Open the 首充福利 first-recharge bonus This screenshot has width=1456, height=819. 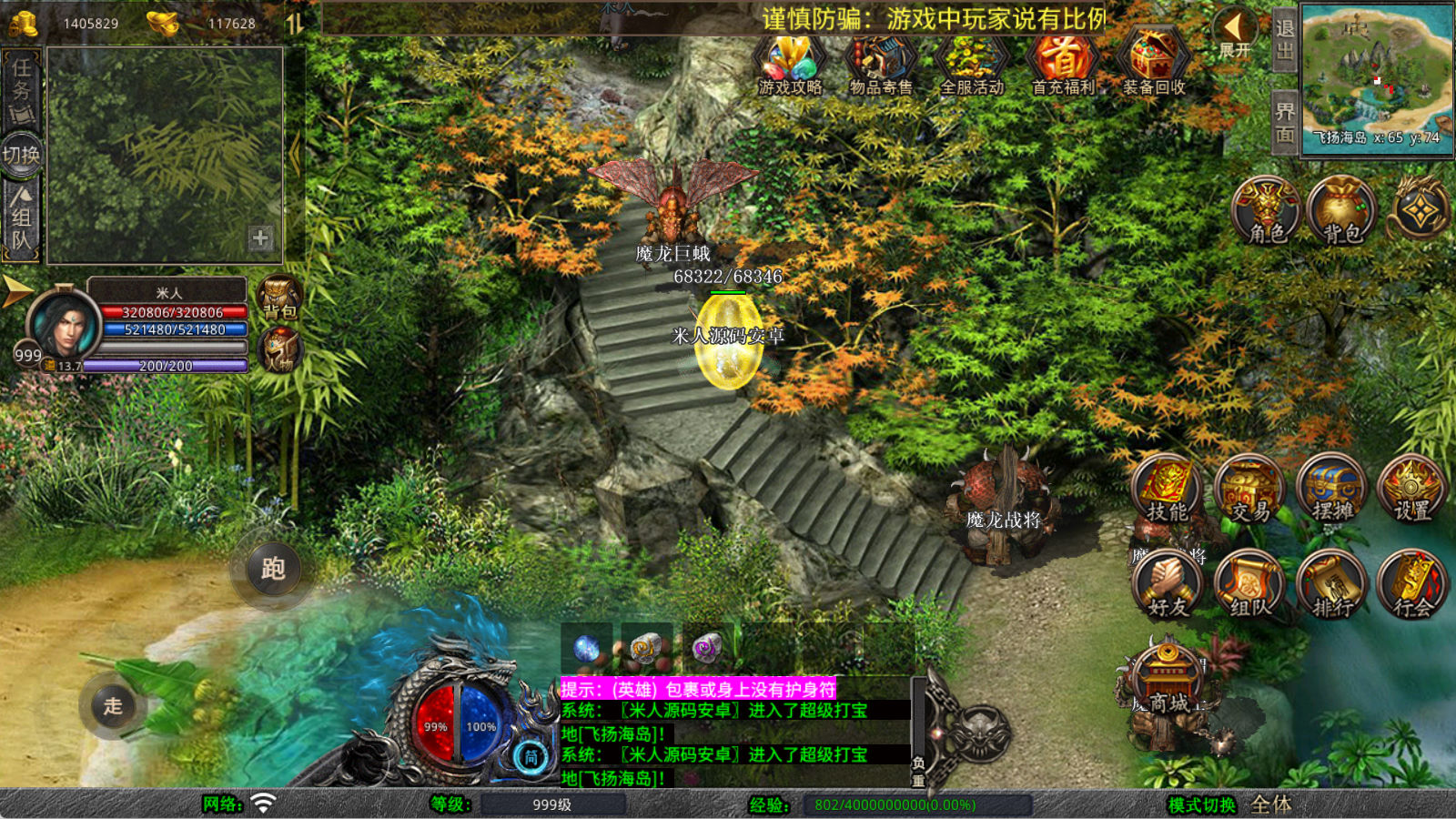point(1062,64)
